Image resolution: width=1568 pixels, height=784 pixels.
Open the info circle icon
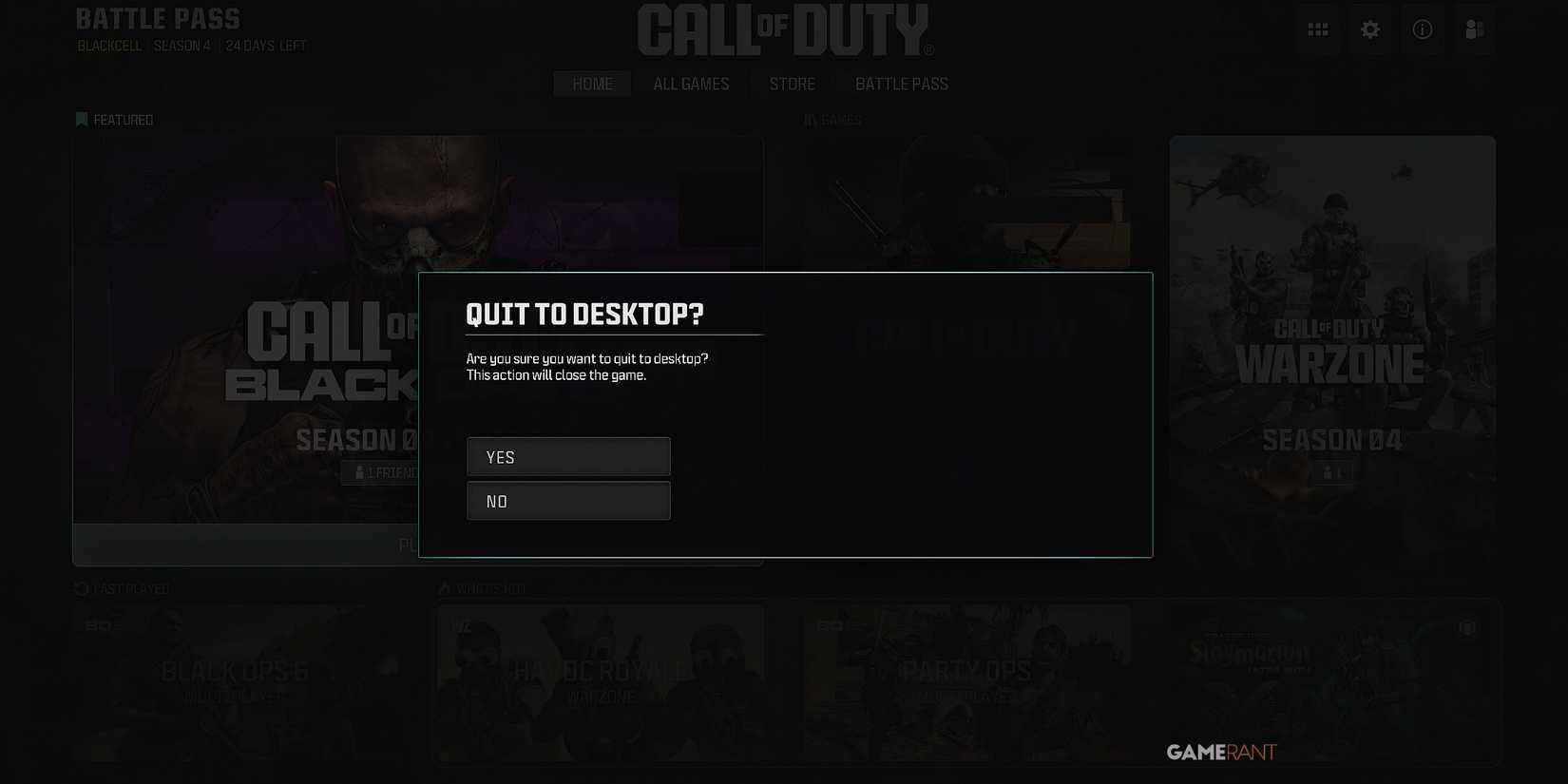(1423, 29)
